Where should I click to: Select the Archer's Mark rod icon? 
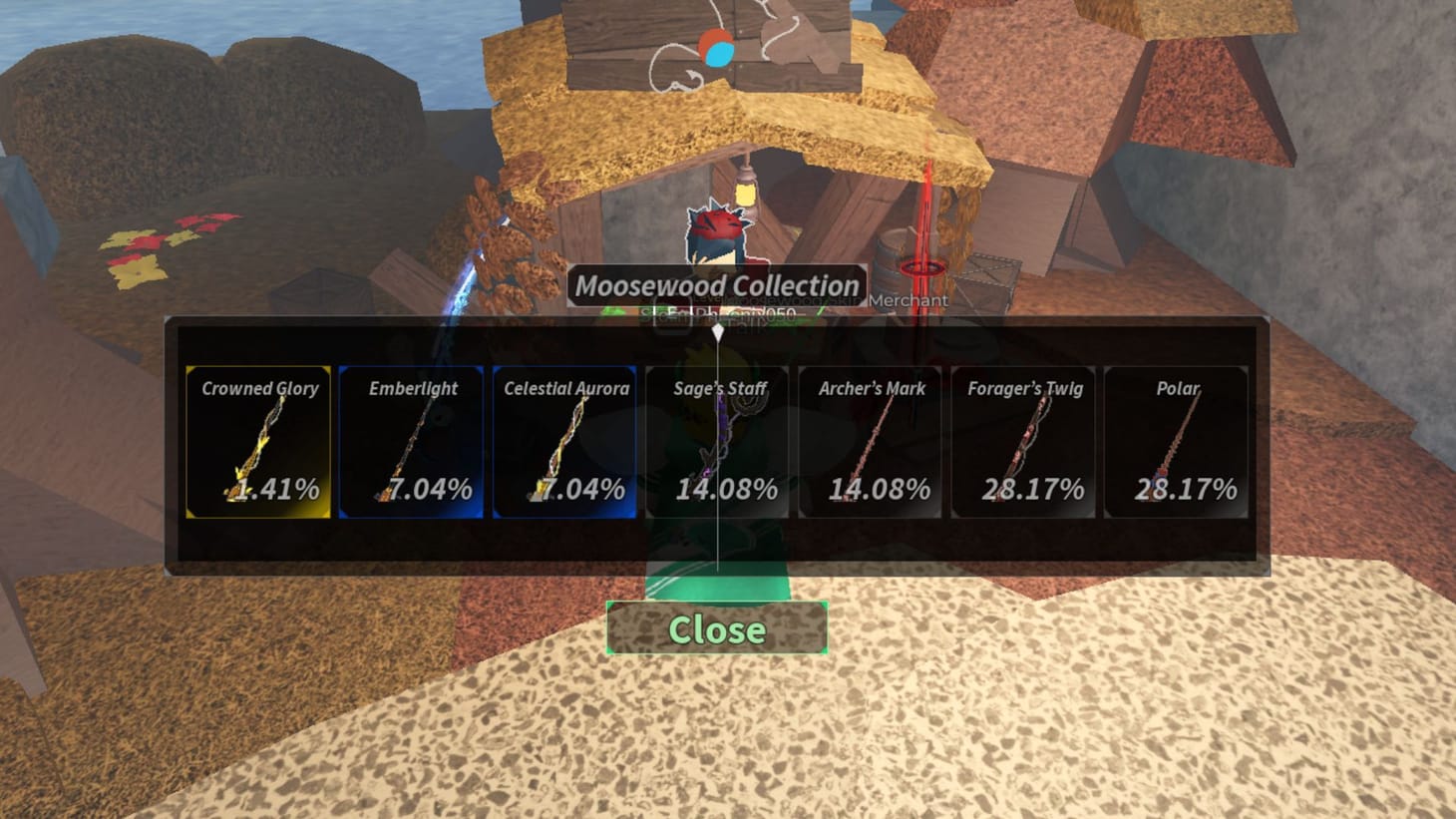point(872,439)
